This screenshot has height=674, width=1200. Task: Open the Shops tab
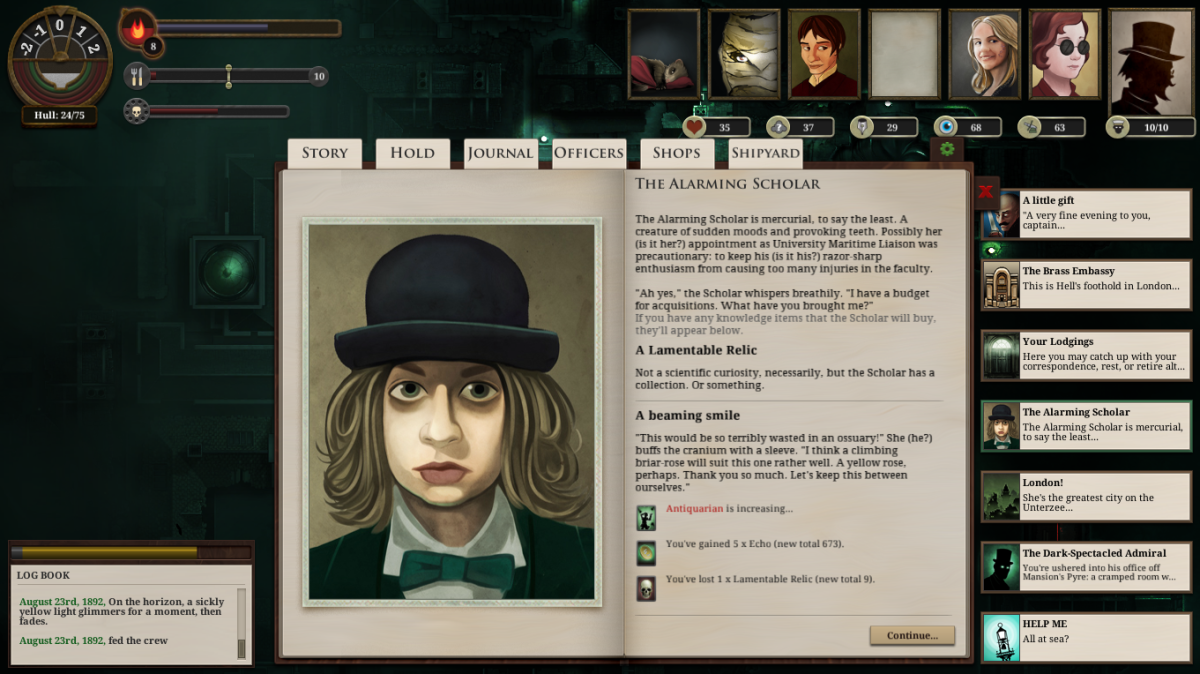tap(676, 153)
